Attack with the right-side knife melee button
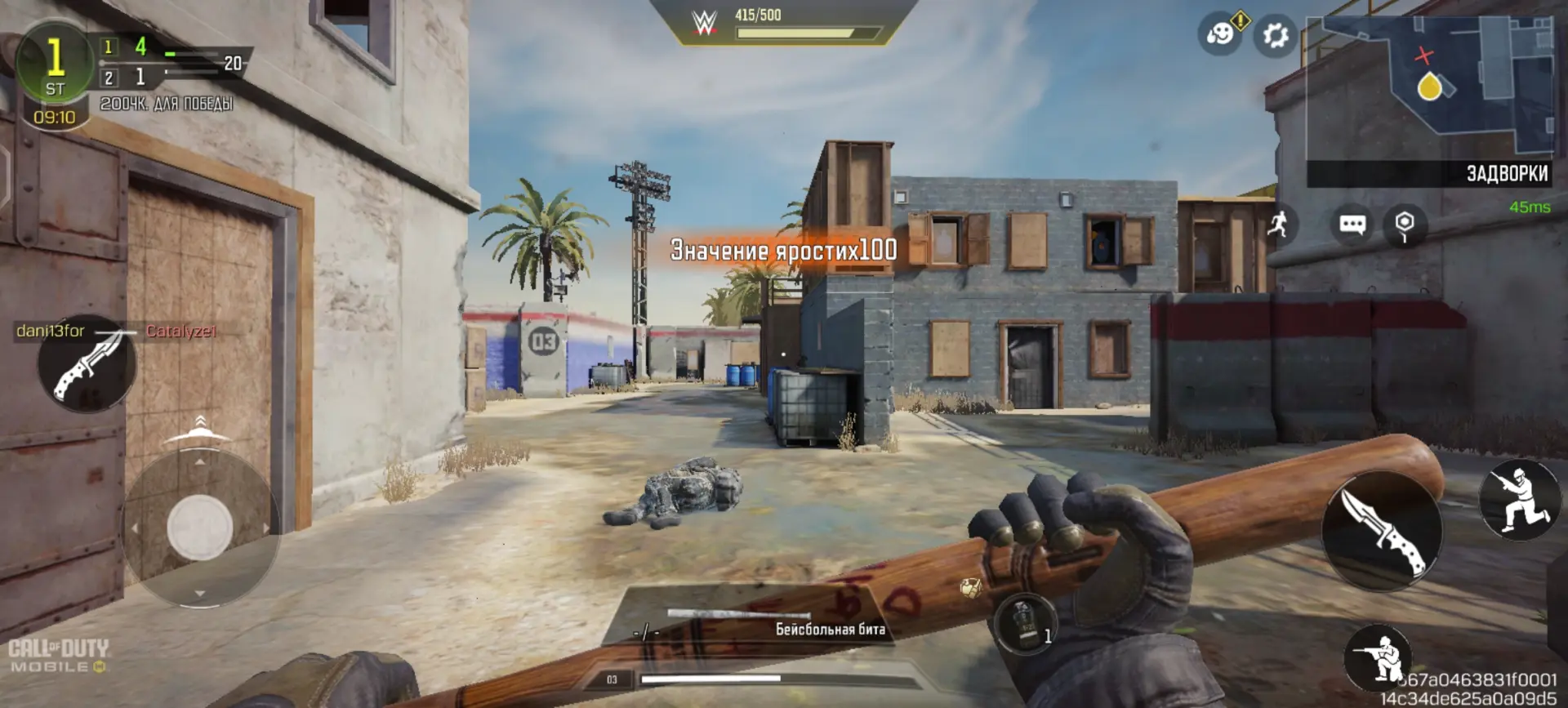Screen dimensions: 1568x708 tap(1382, 529)
